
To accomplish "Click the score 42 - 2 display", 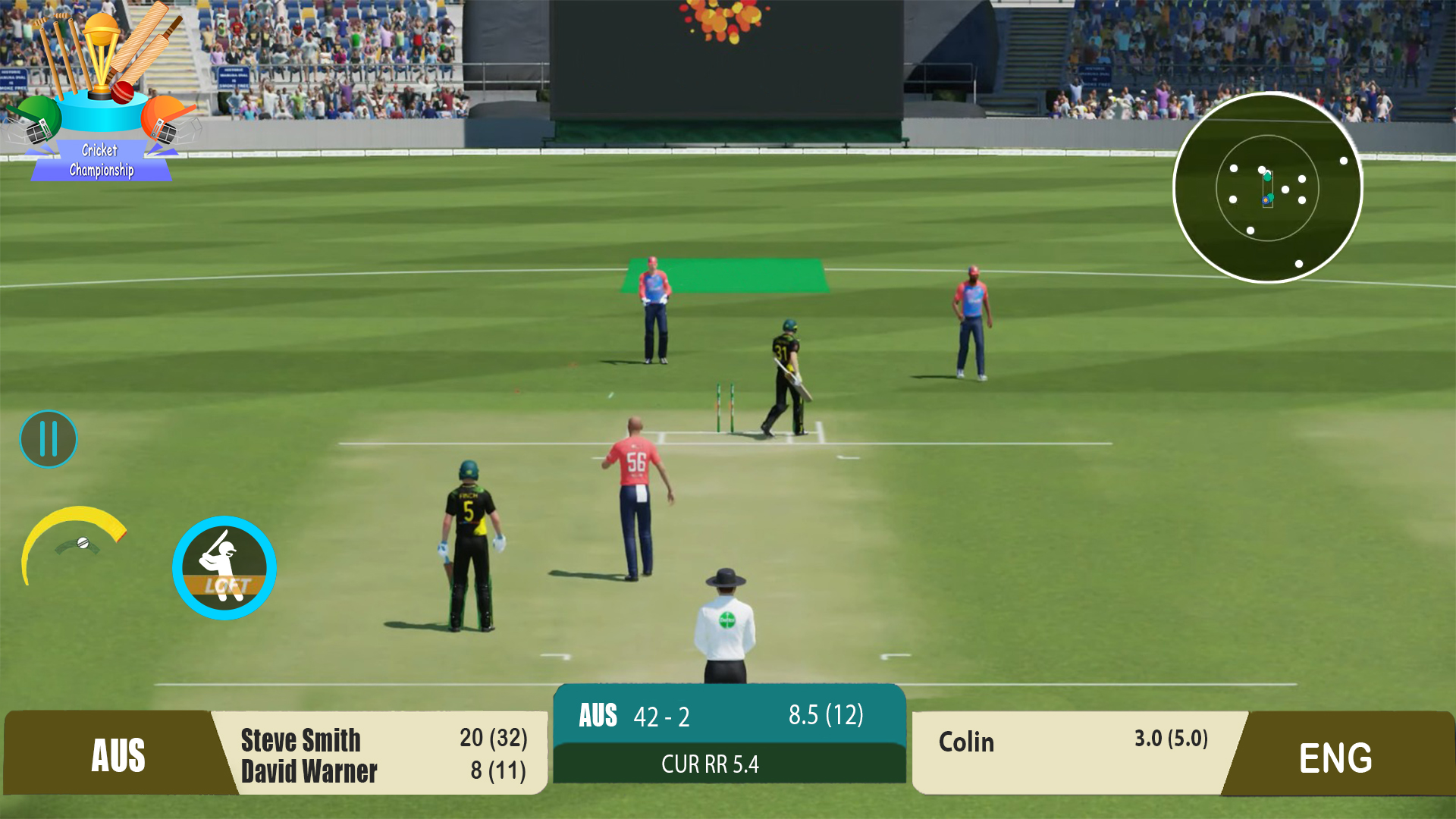I will (662, 715).
